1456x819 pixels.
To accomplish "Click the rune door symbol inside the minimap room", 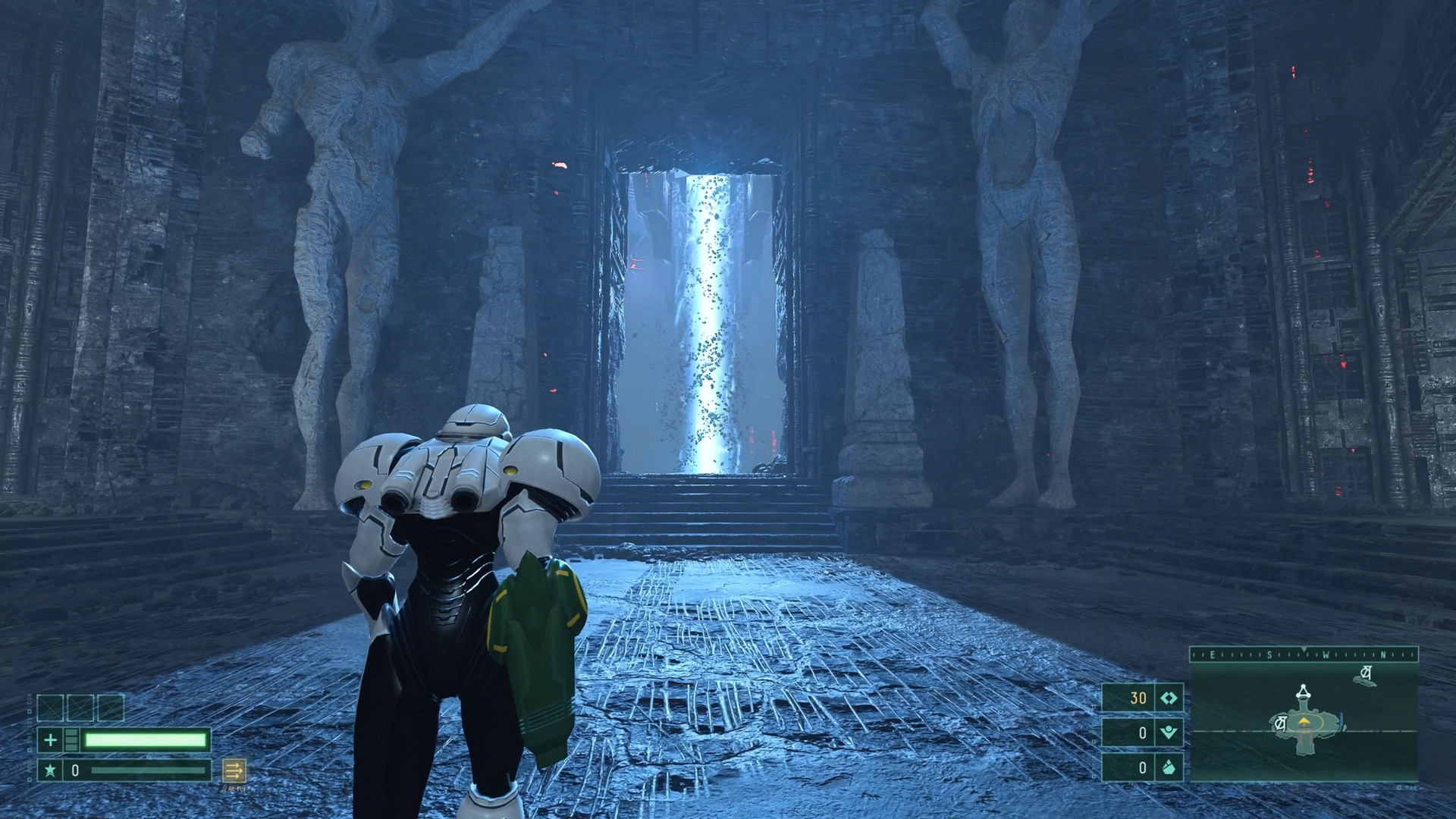I will 1280,722.
